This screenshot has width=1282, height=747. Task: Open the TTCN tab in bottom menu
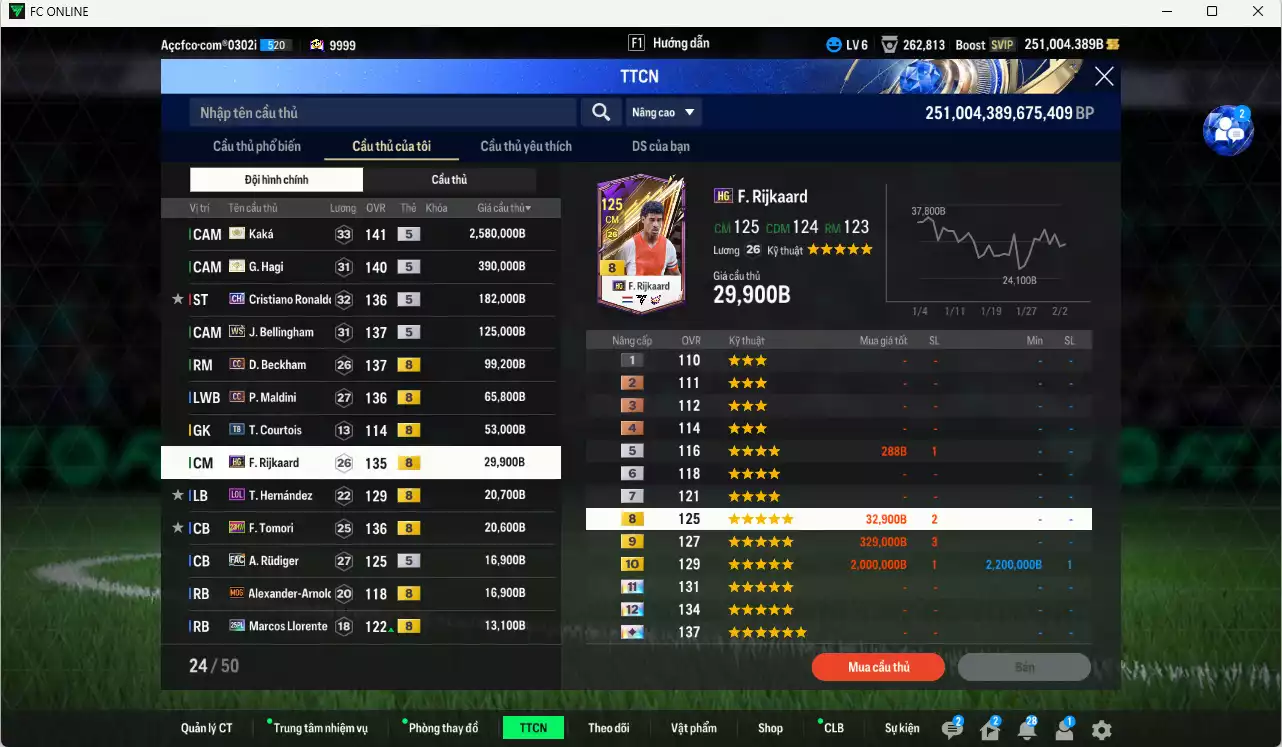point(533,728)
